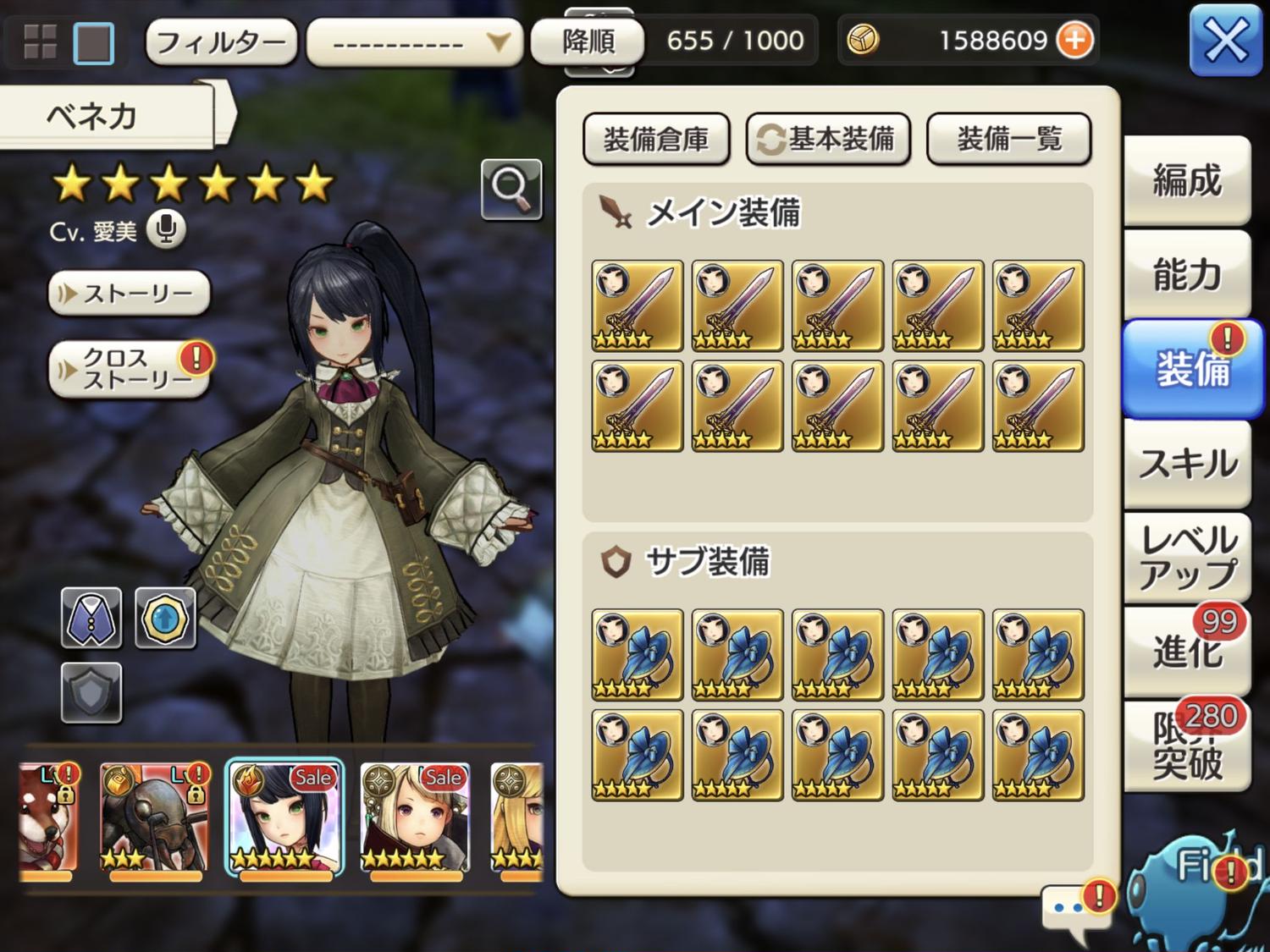This screenshot has height=952, width=1270.
Task: Show the 装備一覧 equipment list
Action: click(x=1008, y=139)
